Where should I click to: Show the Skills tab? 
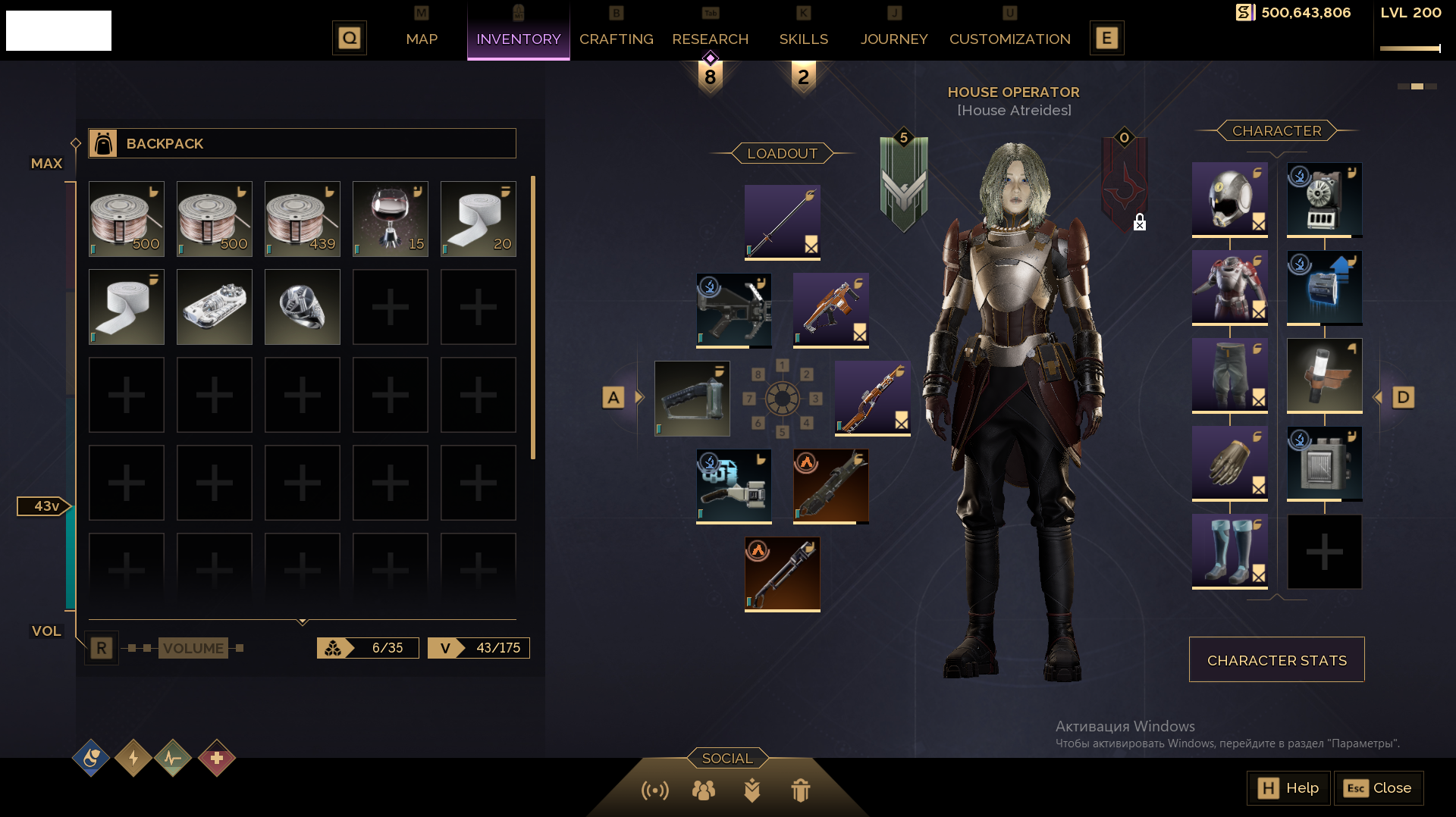pyautogui.click(x=803, y=39)
